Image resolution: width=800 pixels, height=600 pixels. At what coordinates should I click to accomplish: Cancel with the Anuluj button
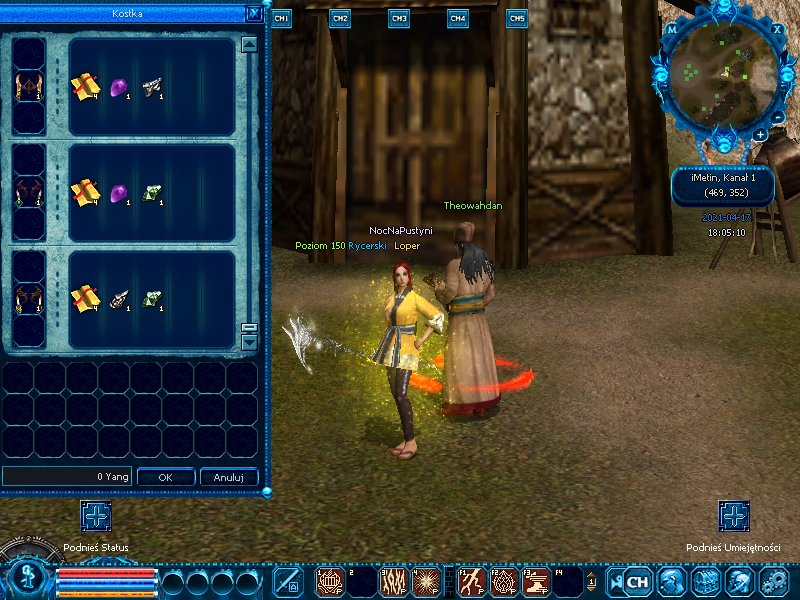tap(229, 477)
